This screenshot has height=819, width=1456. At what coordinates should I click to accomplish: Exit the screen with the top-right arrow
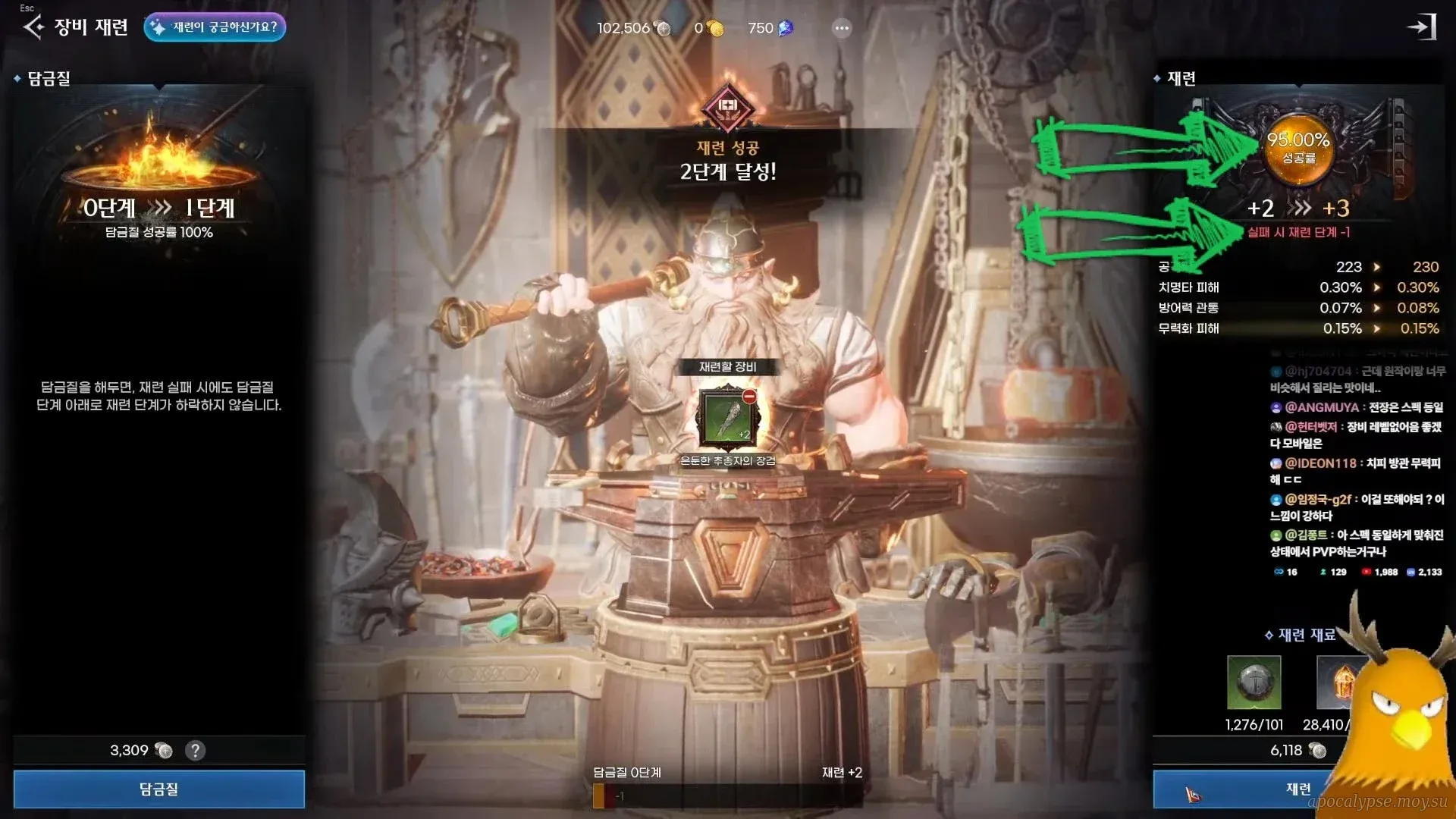[1422, 27]
